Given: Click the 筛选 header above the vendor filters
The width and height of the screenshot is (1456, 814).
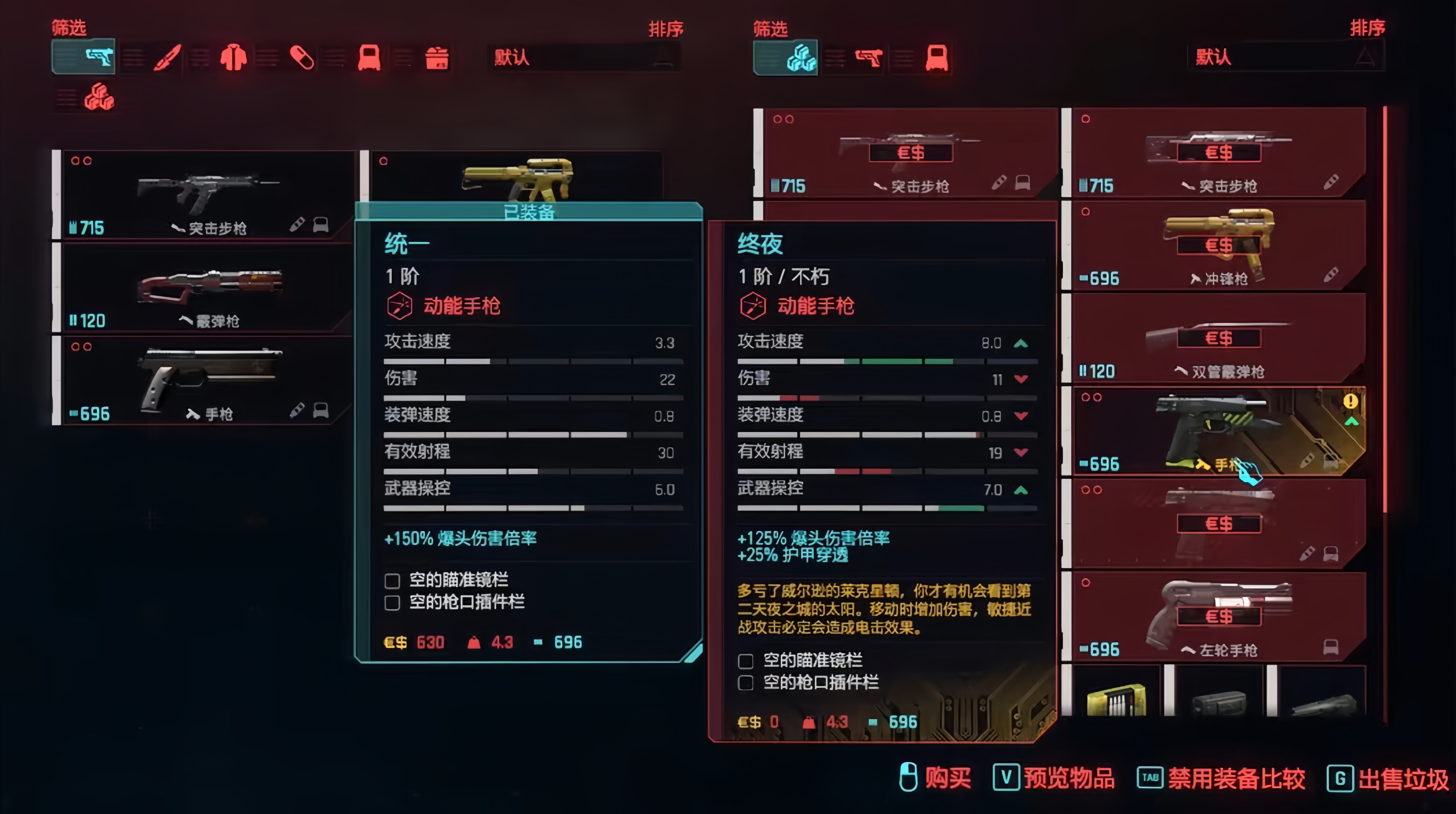Looking at the screenshot, I should coord(770,28).
